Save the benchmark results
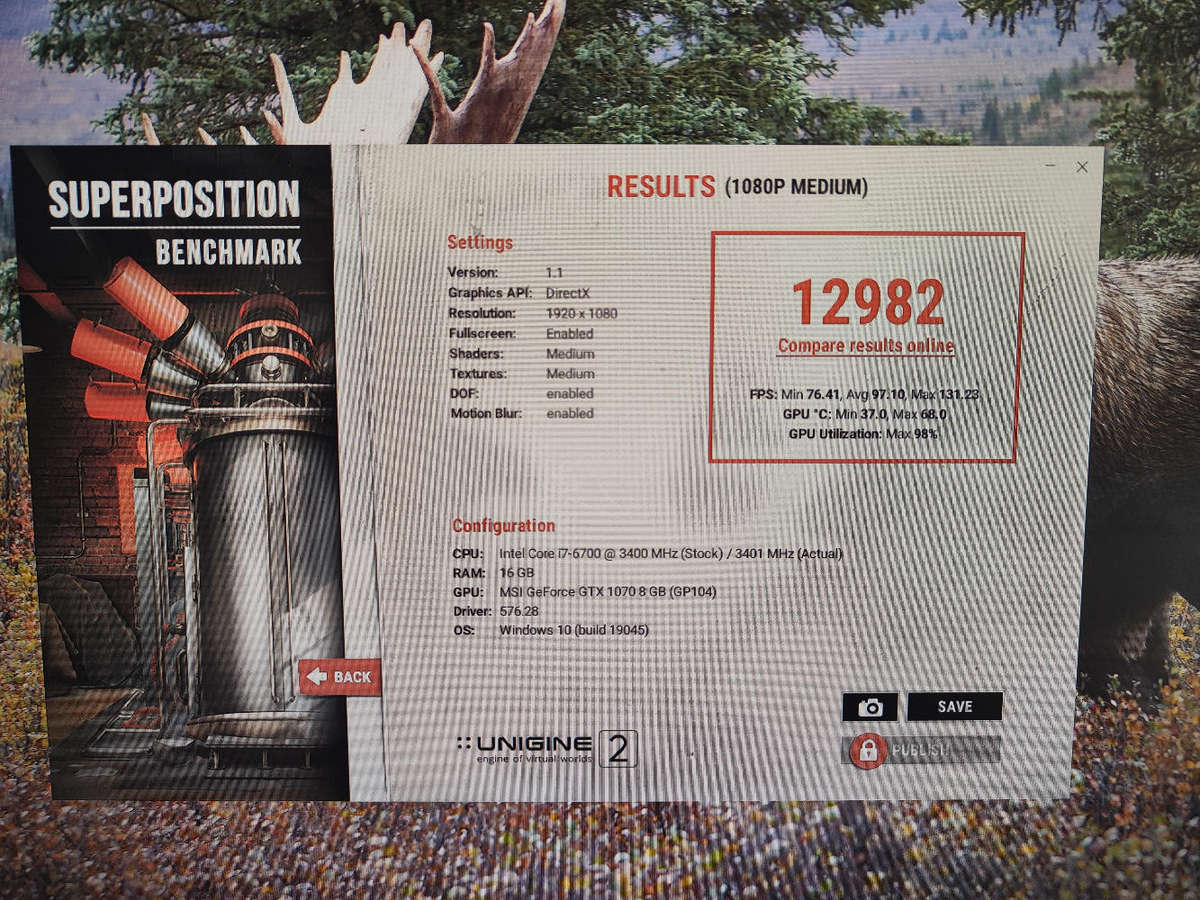The height and width of the screenshot is (900, 1200). pyautogui.click(x=954, y=707)
